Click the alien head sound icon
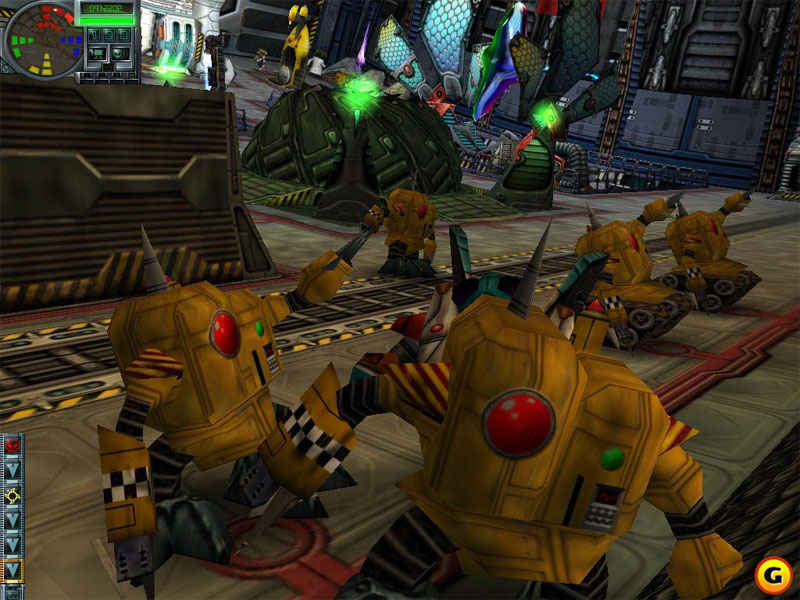800x600 pixels. coord(120,53)
